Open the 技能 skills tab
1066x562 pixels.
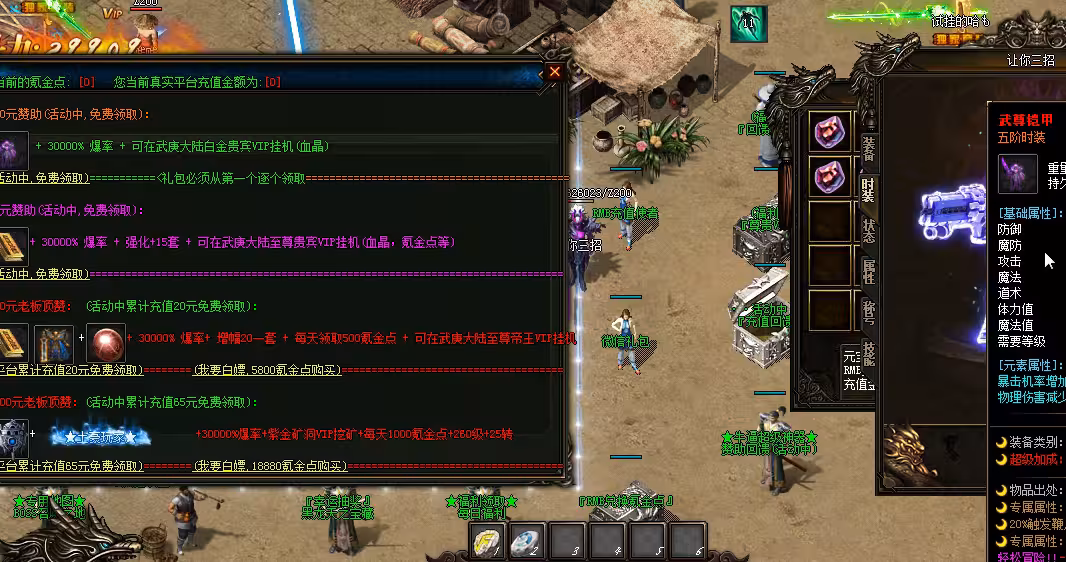click(x=867, y=355)
